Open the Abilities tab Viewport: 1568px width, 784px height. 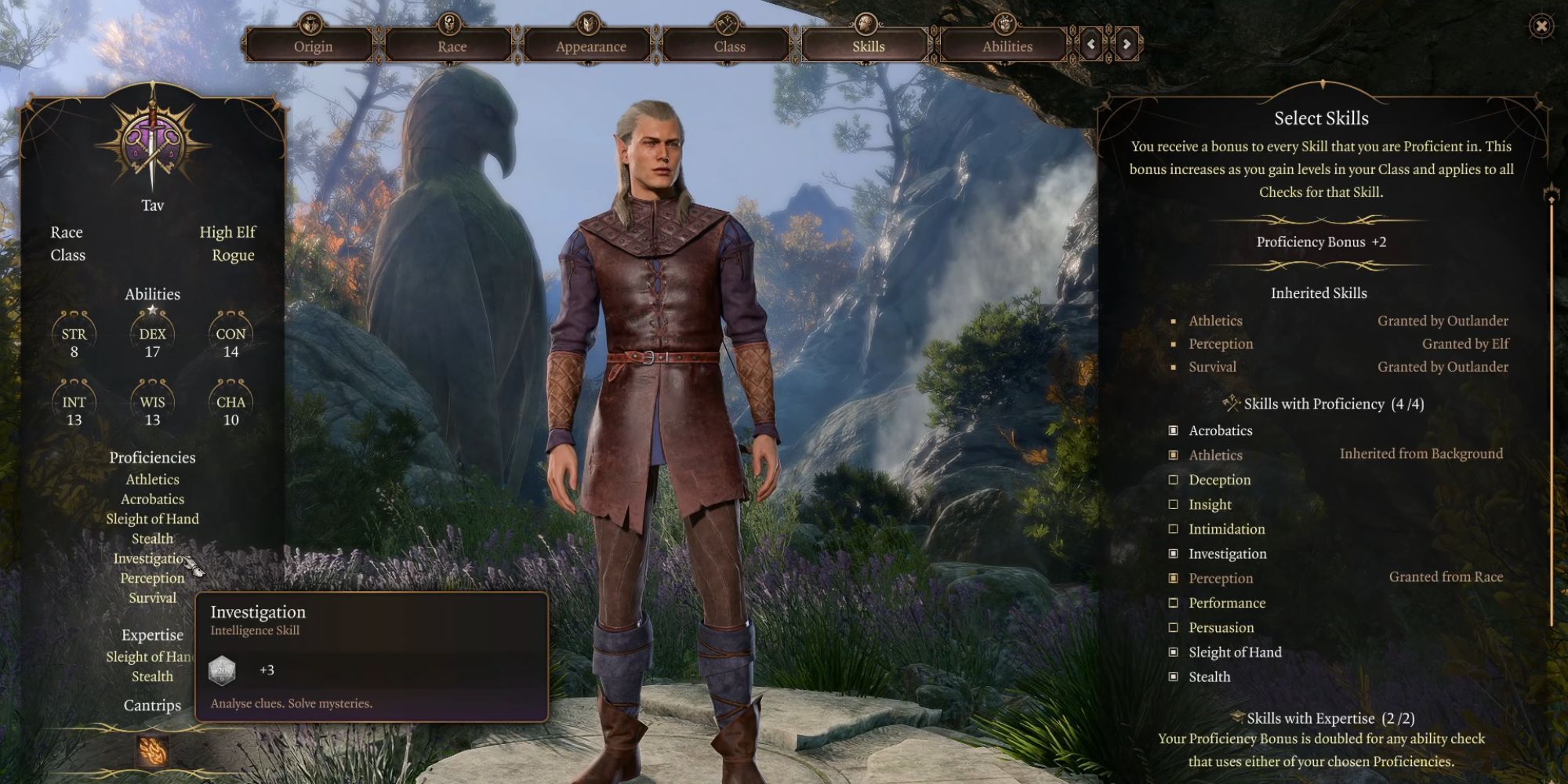(1007, 45)
